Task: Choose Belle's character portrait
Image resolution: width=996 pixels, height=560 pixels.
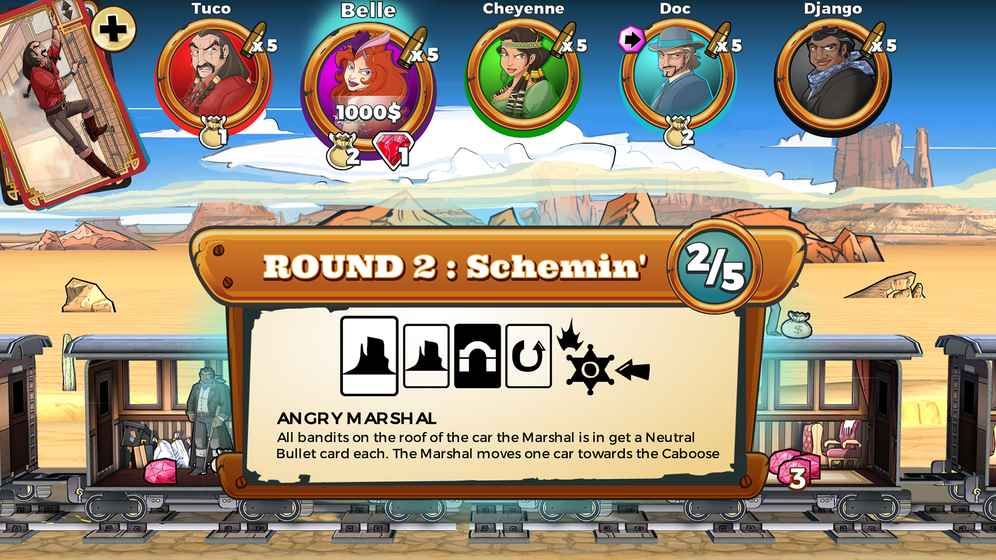Action: 367,80
